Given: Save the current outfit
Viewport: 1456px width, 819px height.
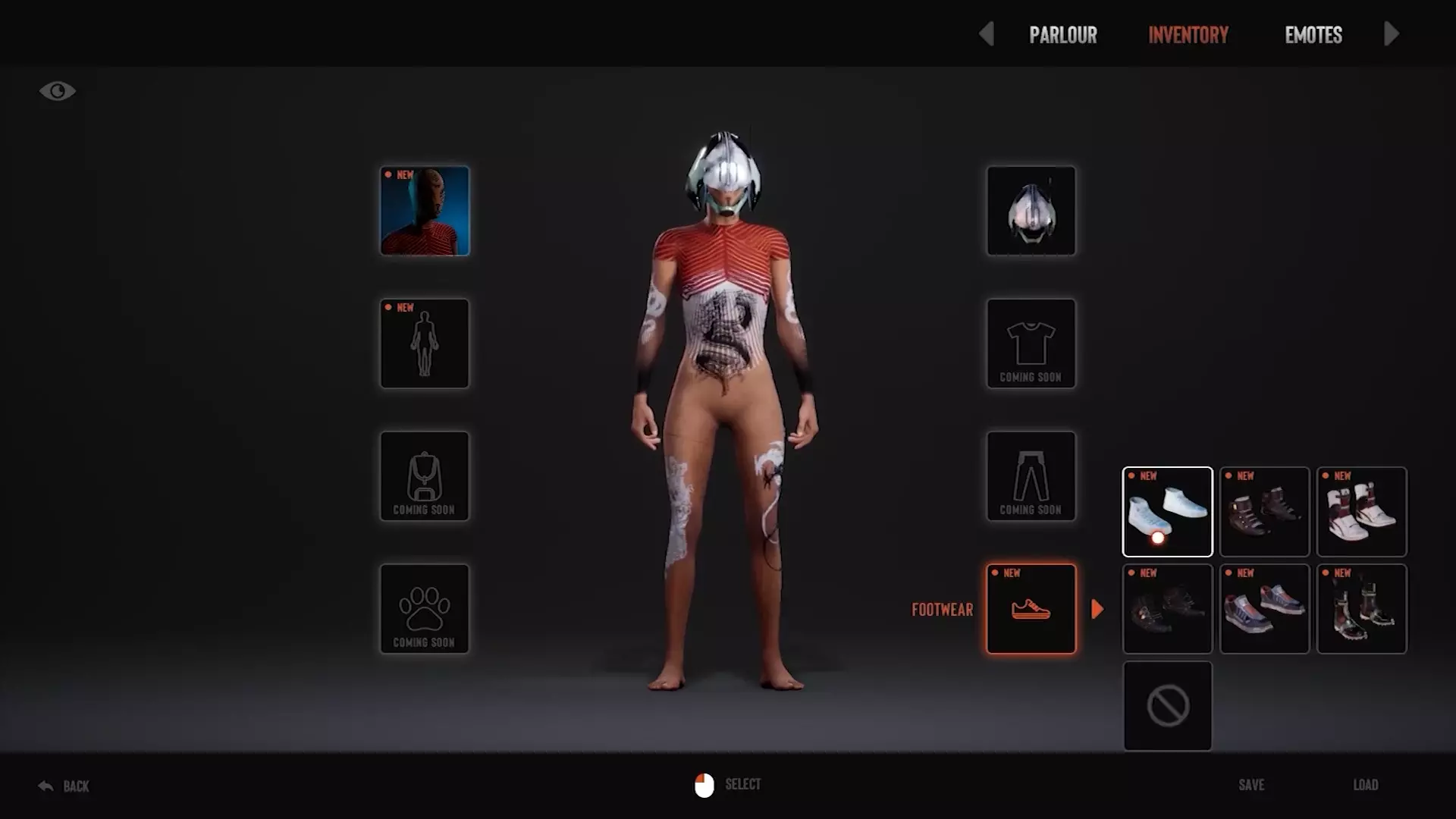Looking at the screenshot, I should pos(1251,785).
